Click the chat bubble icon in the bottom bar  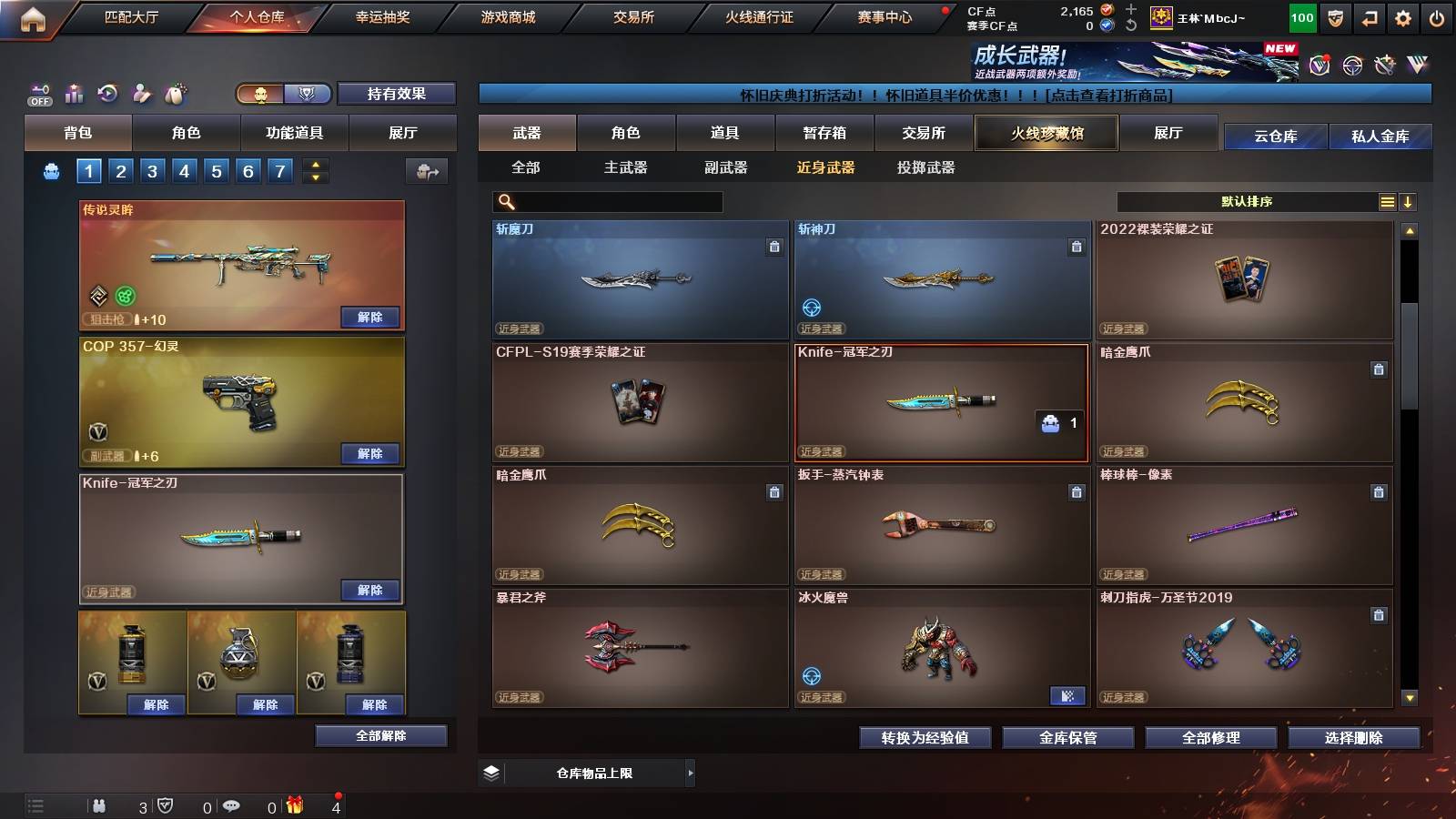[230, 806]
